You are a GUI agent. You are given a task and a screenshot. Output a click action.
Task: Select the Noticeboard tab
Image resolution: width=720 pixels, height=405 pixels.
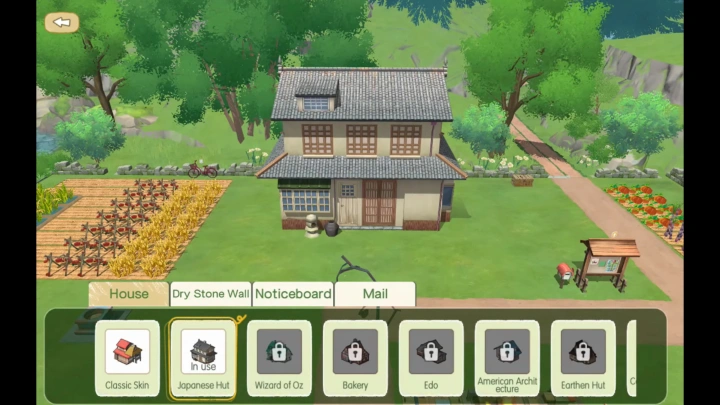pos(293,294)
